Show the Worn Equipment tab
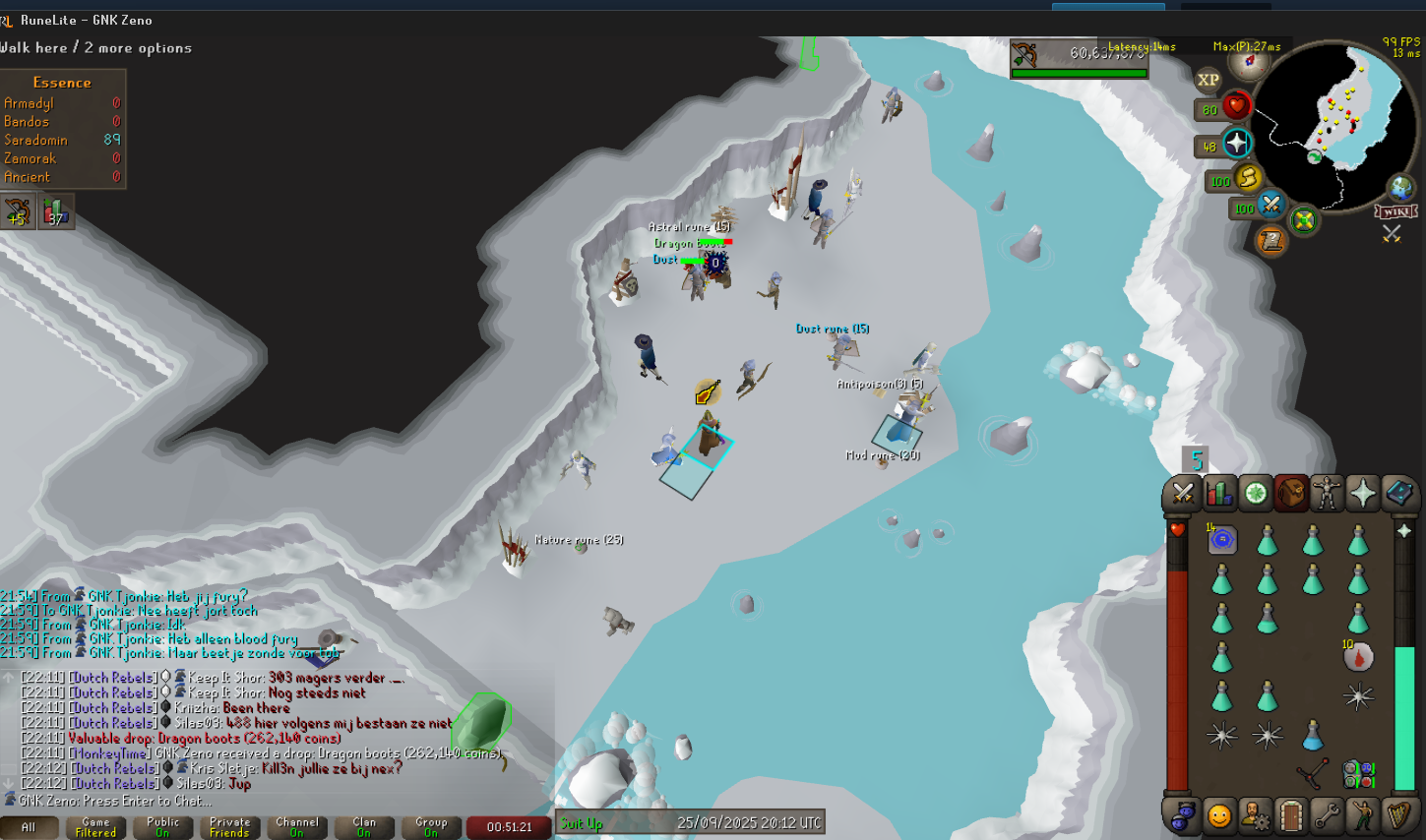Viewport: 1426px width, 840px height. click(x=1327, y=493)
